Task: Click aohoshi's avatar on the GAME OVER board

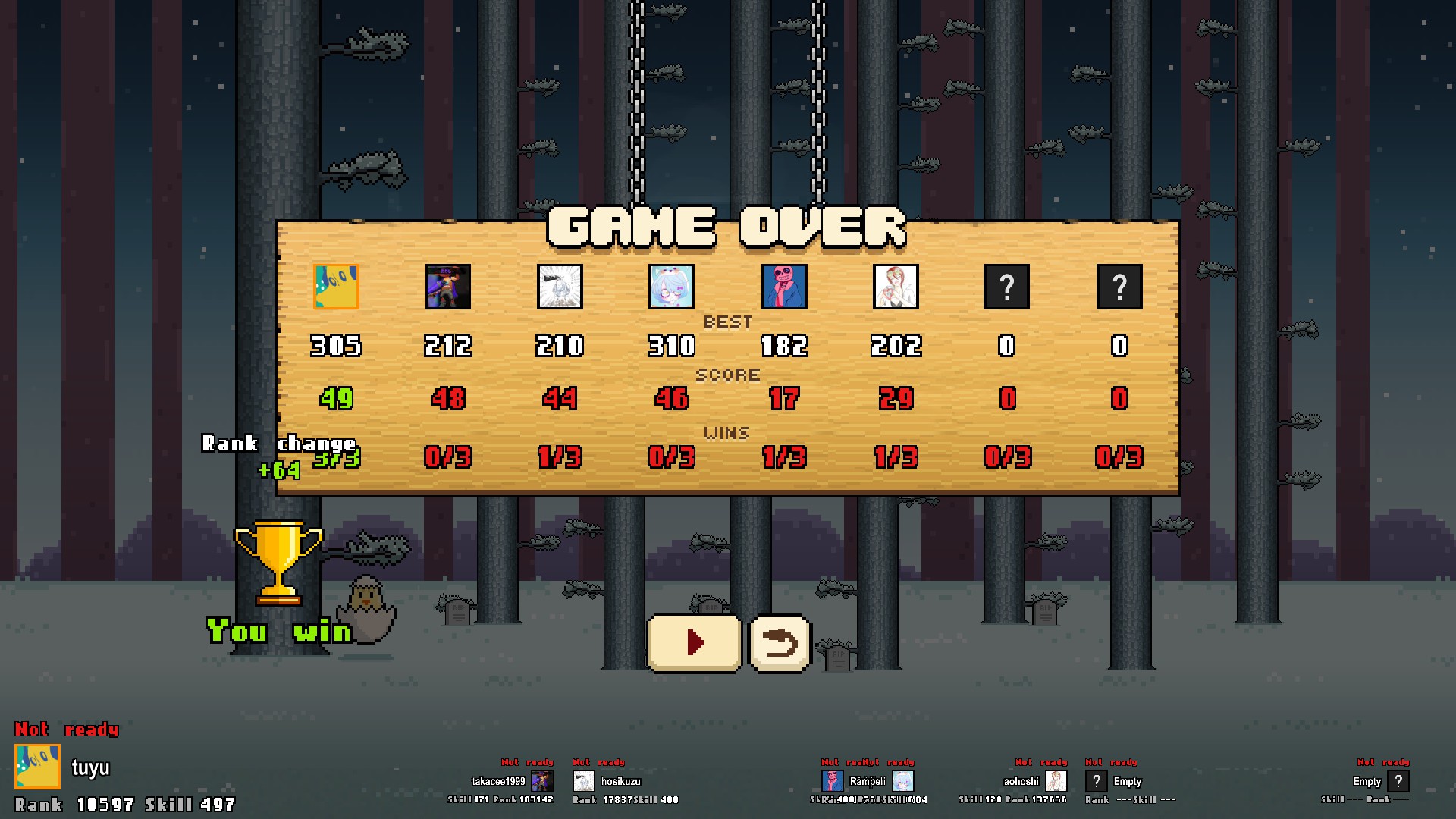Action: tap(897, 287)
